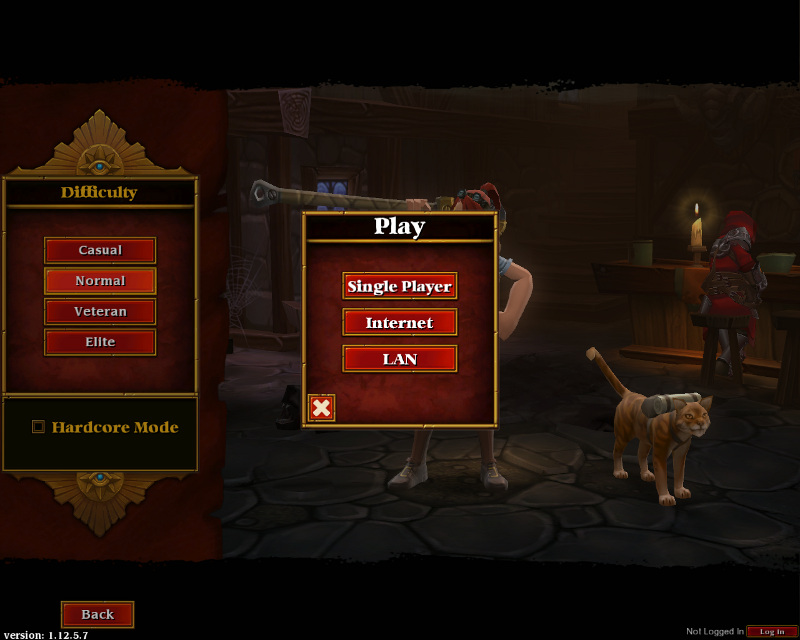This screenshot has width=800, height=640.
Task: Start a LAN game
Action: [x=399, y=358]
